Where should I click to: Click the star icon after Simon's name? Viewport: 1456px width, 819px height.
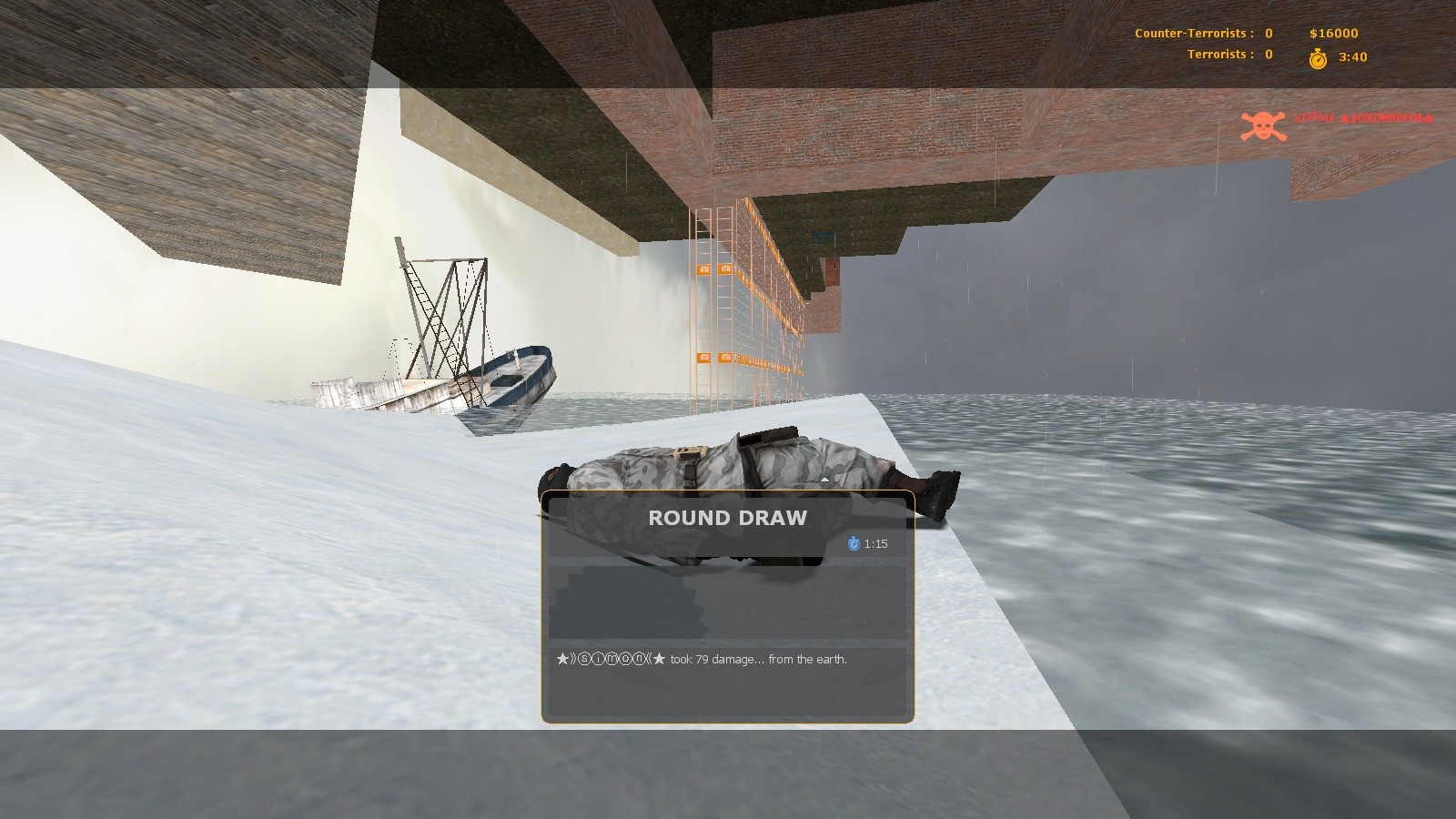coord(658,657)
